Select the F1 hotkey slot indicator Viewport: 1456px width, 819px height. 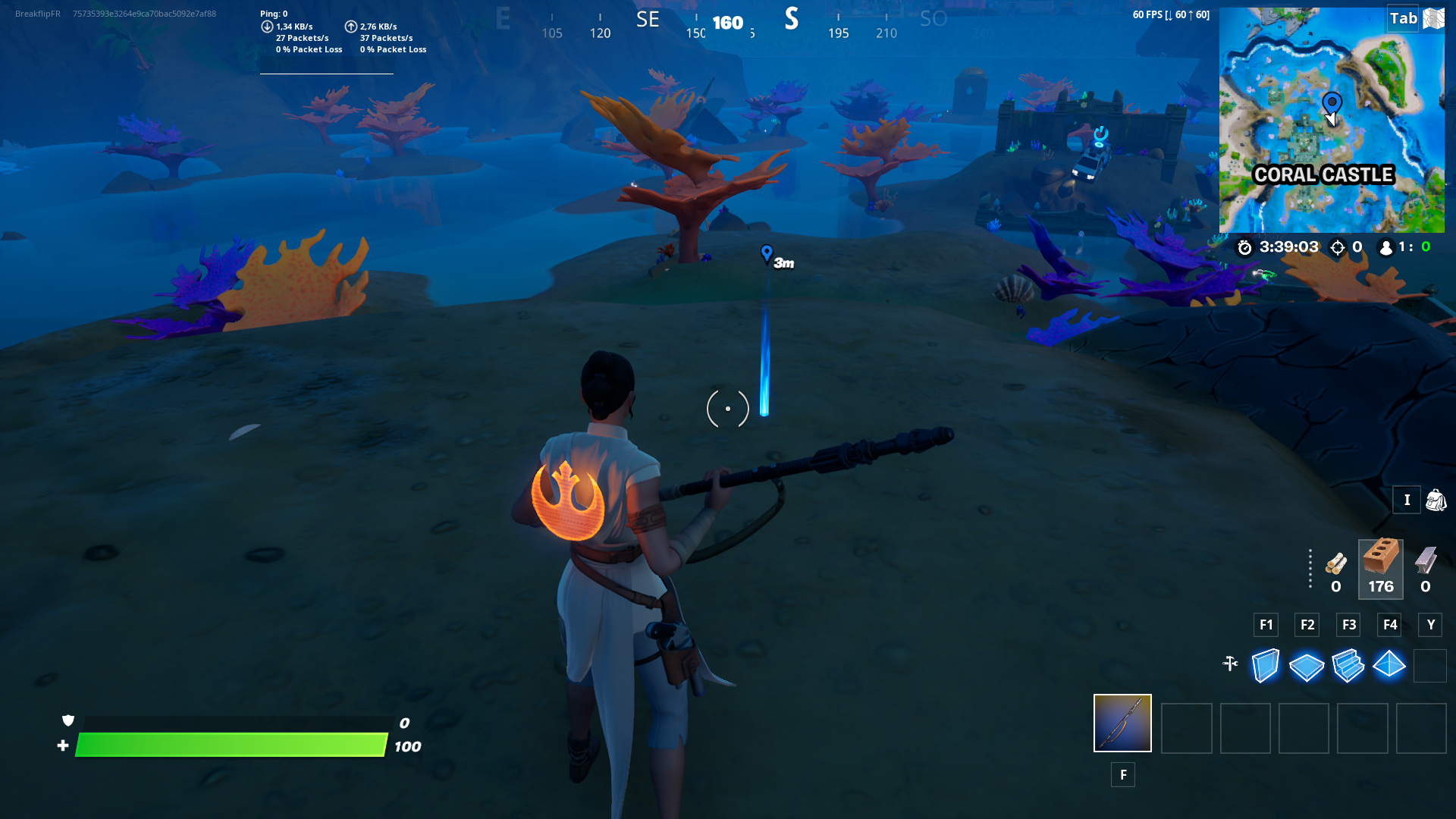coord(1266,625)
